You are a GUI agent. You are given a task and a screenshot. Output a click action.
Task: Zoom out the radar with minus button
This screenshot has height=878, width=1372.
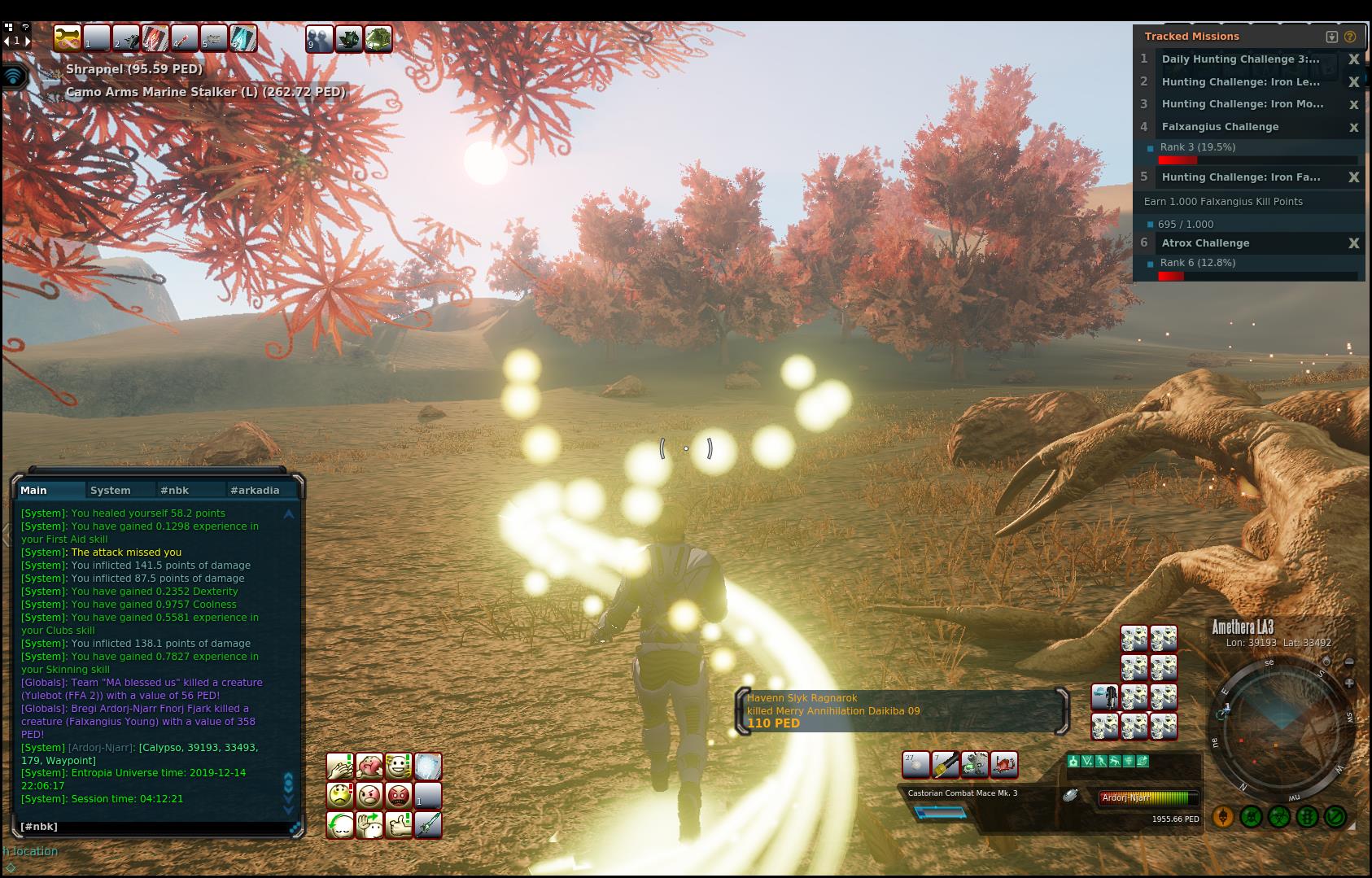pos(1349,662)
